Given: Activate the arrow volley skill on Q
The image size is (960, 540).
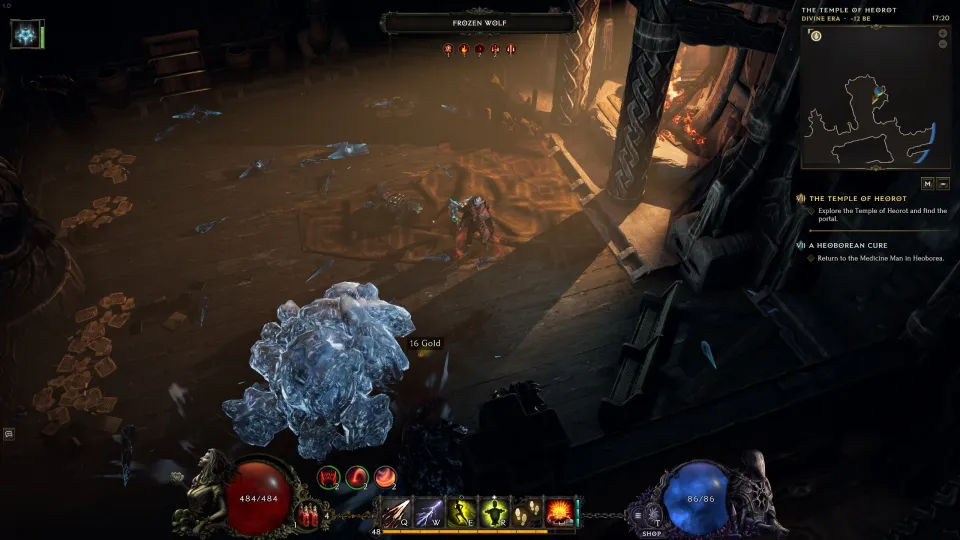Looking at the screenshot, I should coord(397,512).
